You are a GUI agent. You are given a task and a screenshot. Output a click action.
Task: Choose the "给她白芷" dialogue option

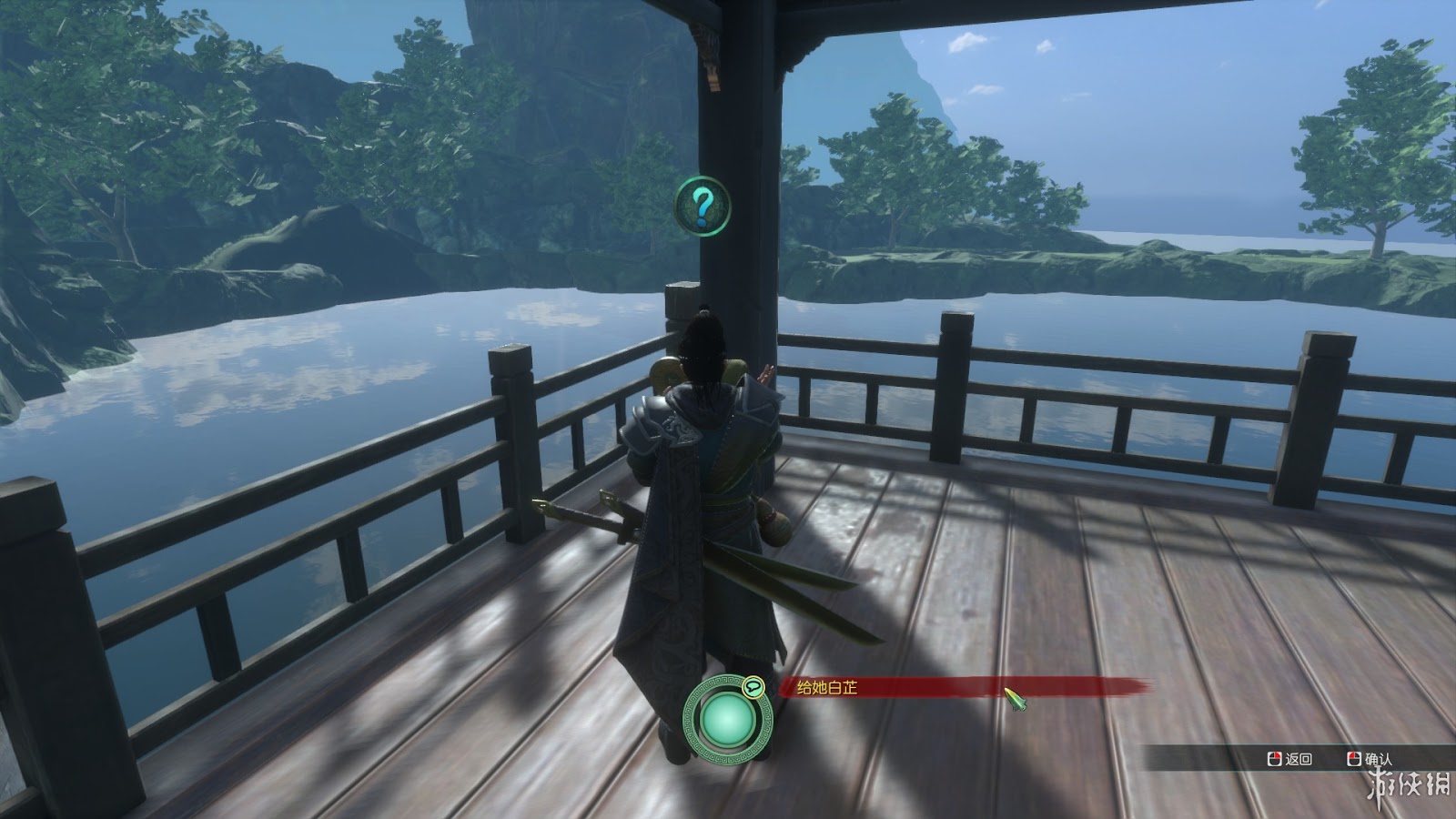pos(821,689)
